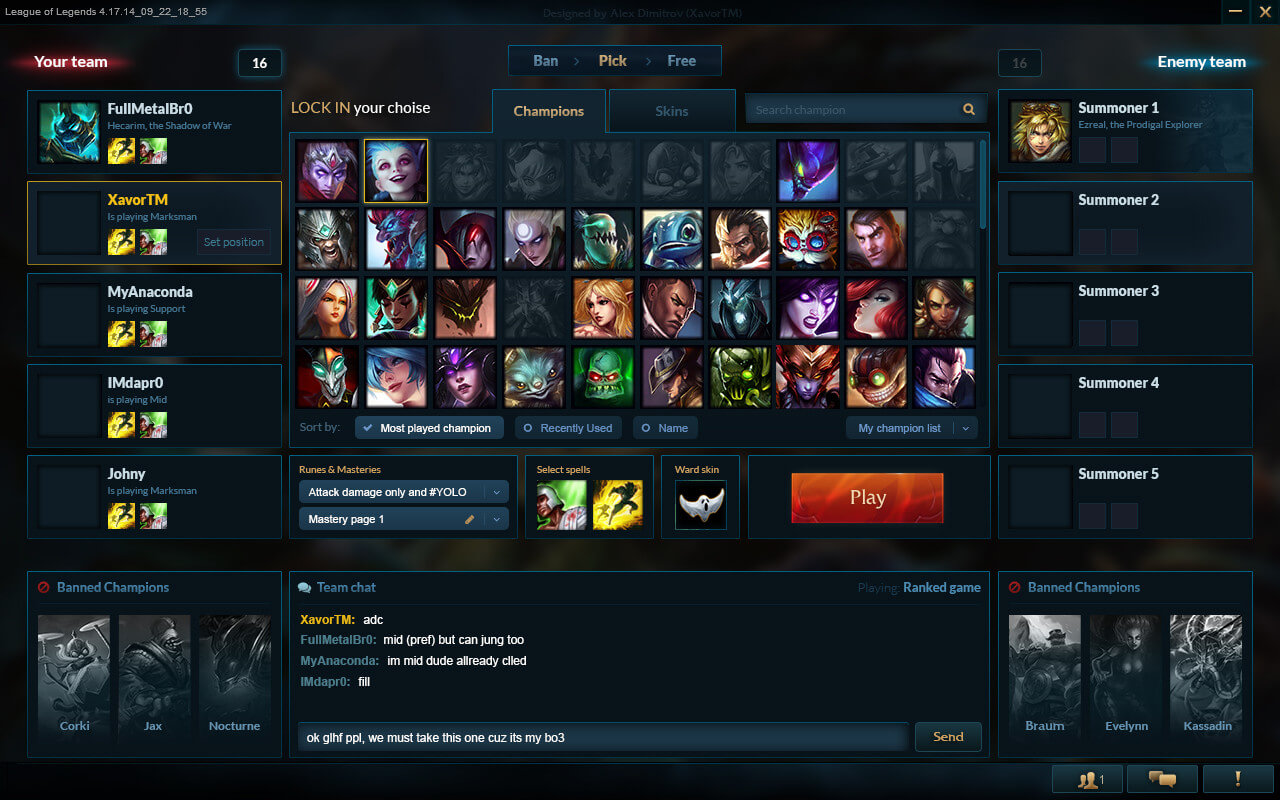This screenshot has height=800, width=1280.
Task: Switch to the Skins tab
Action: click(x=672, y=111)
